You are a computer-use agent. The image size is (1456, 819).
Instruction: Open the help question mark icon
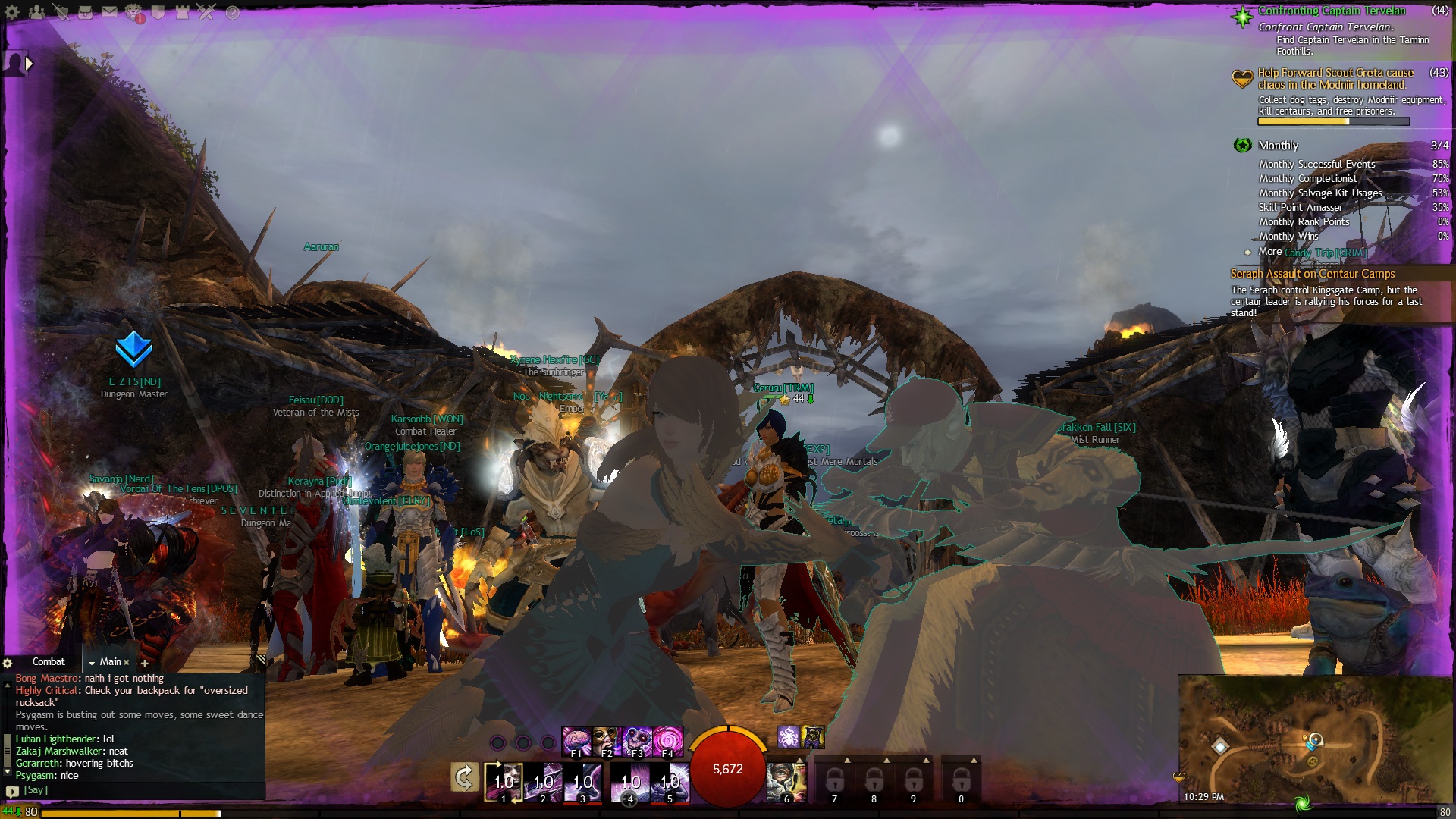[x=232, y=12]
